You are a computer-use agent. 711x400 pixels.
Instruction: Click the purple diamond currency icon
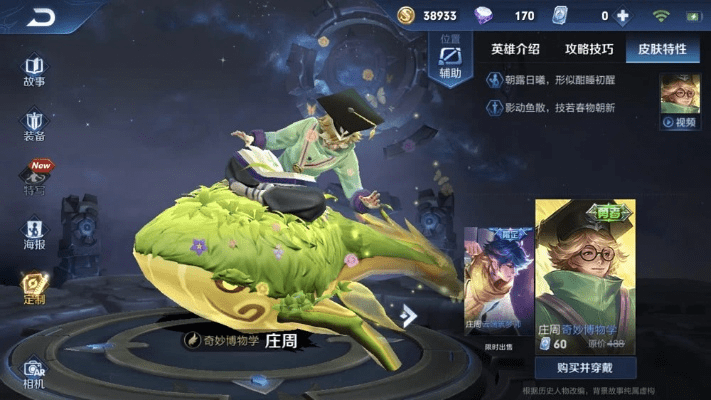483,16
